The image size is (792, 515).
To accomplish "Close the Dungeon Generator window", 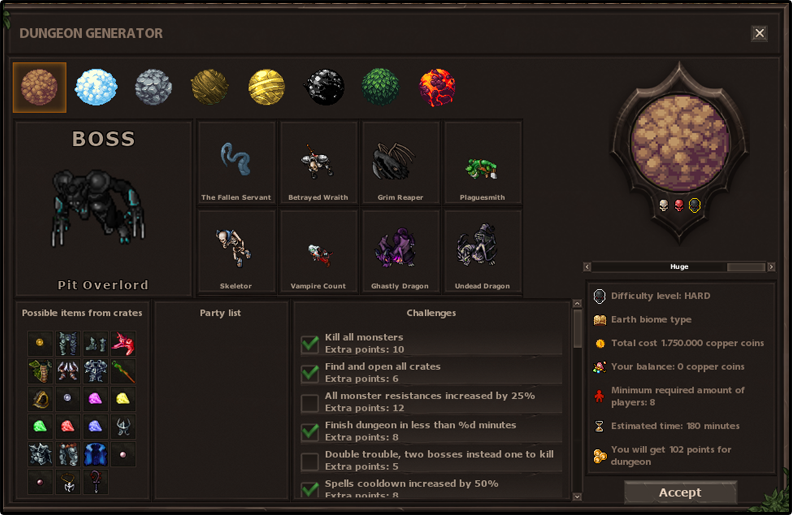I will 759,33.
